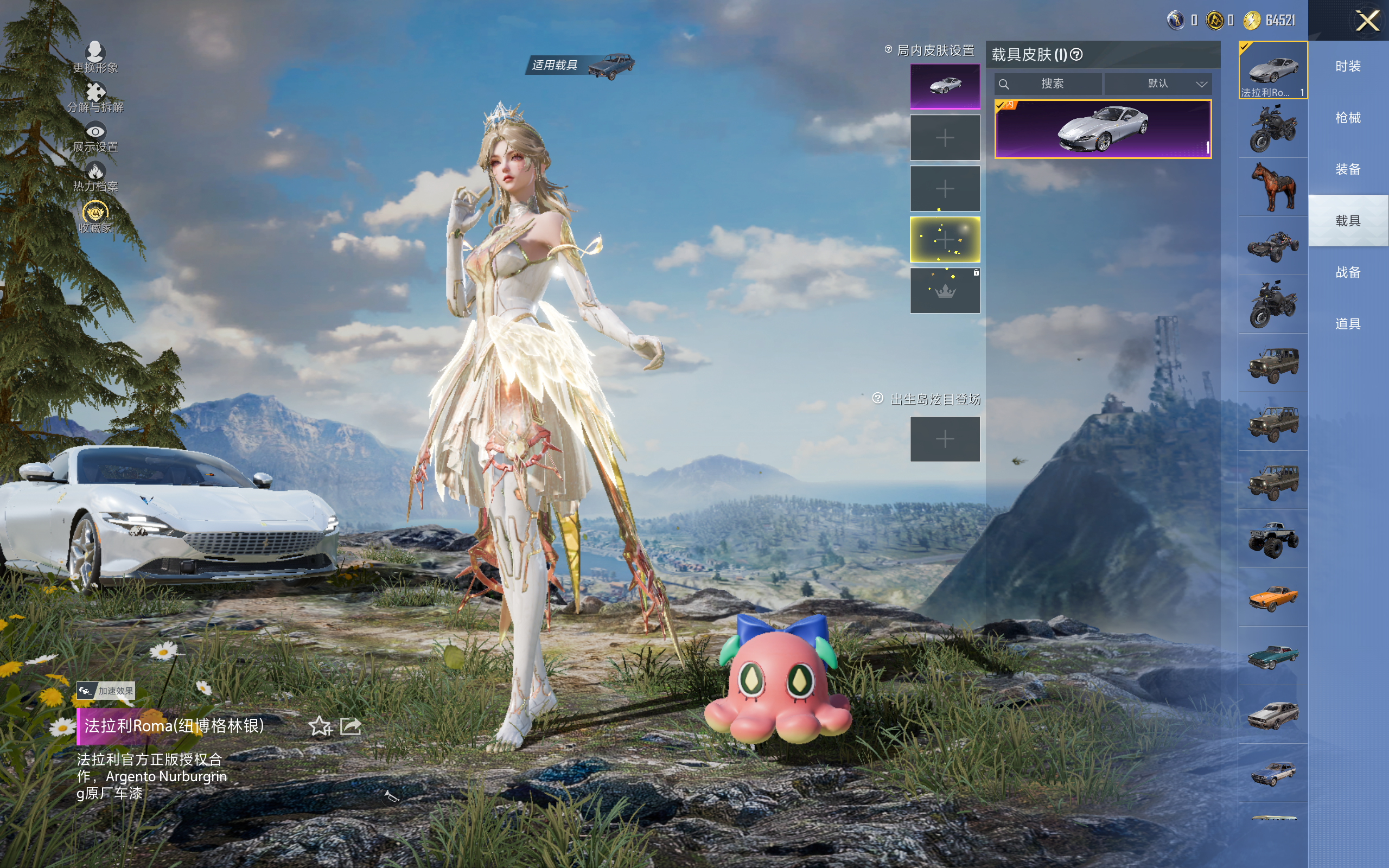Open 展示设置 display settings
Screen dimensions: 1389x868
click(x=95, y=138)
